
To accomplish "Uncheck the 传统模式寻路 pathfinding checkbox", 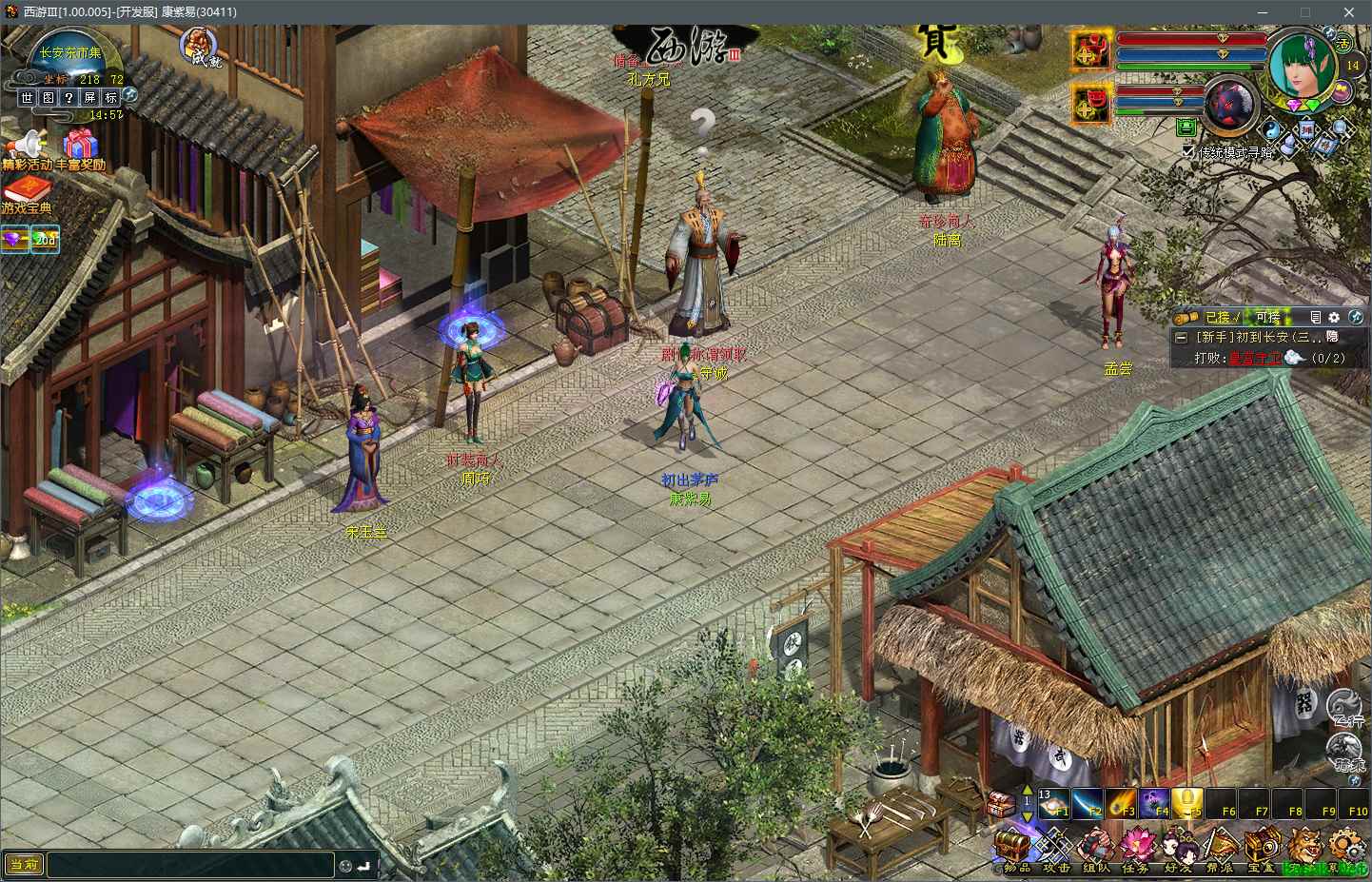I will pyautogui.click(x=1186, y=150).
